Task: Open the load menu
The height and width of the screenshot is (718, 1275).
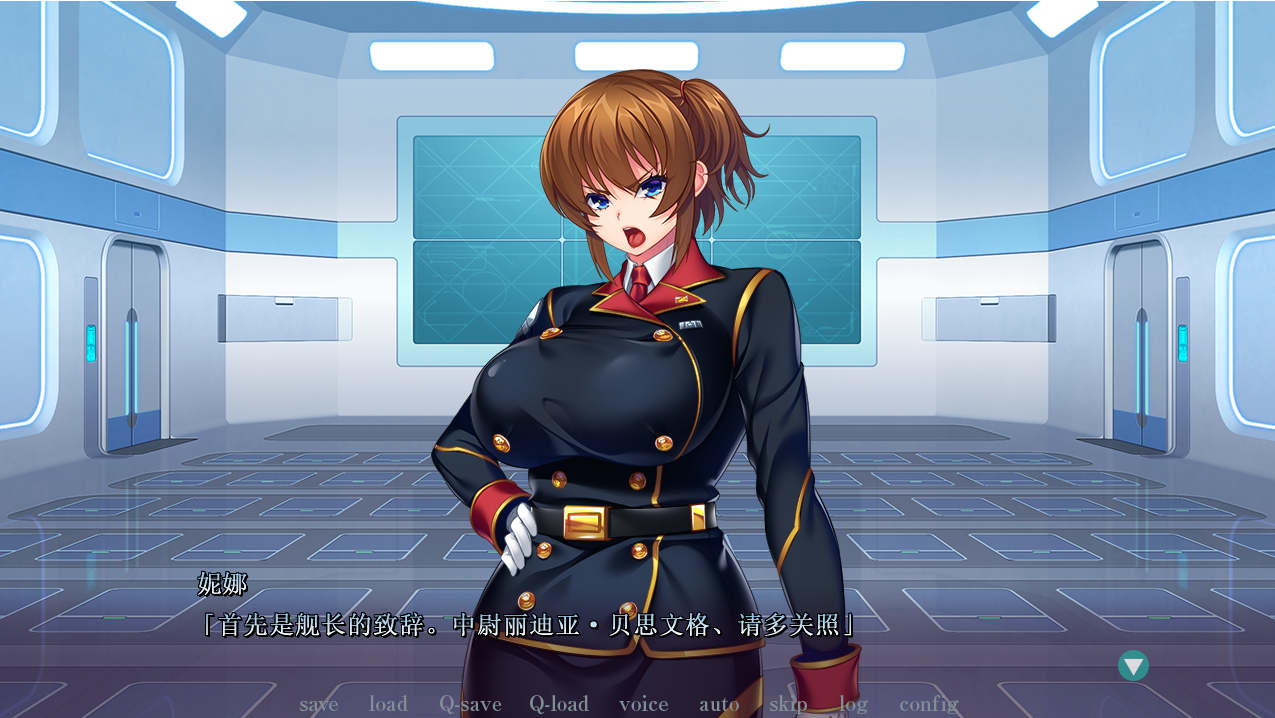Action: 388,704
